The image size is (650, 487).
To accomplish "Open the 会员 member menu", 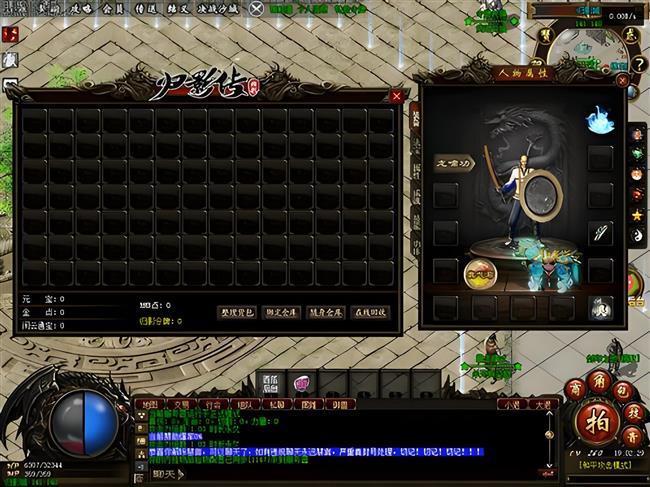I will pos(116,8).
